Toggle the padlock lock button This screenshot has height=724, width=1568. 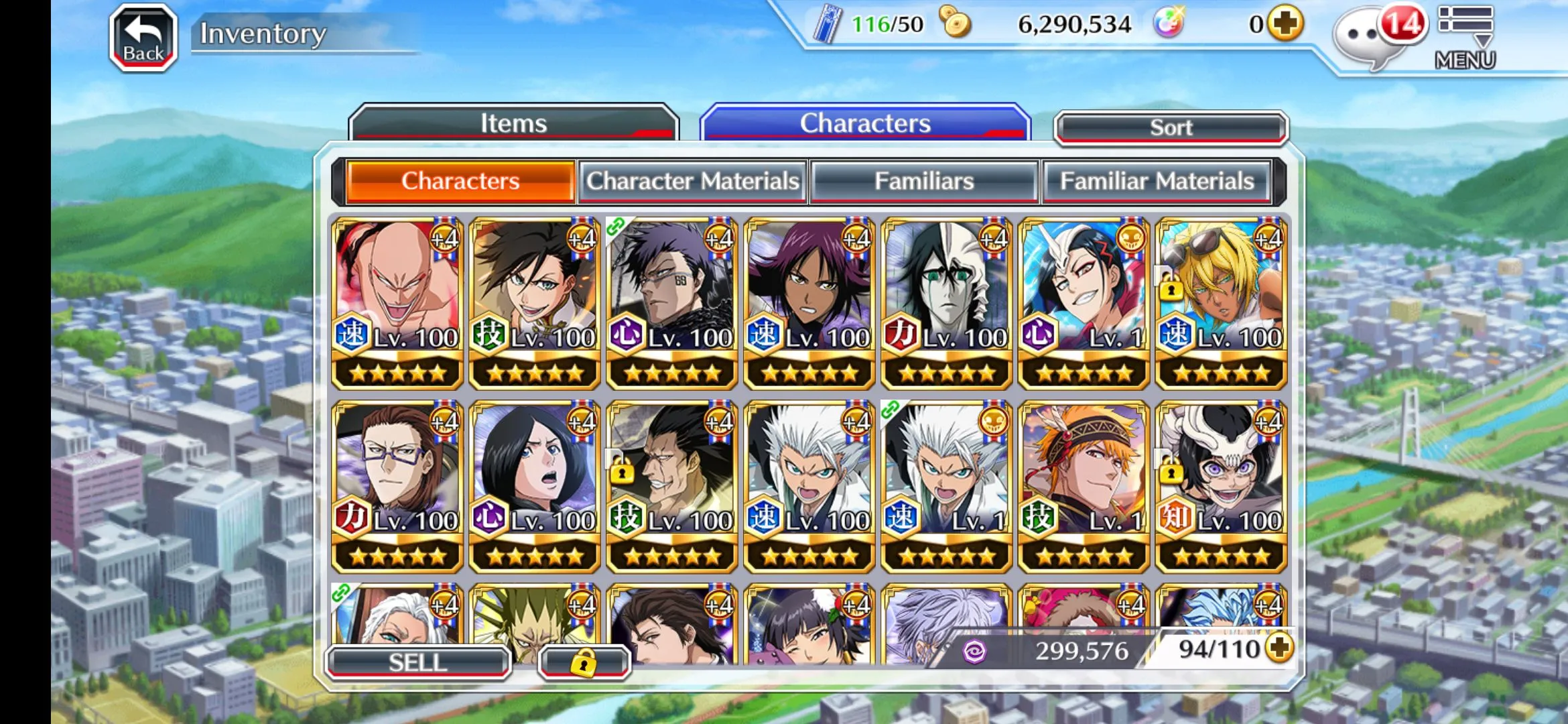coord(584,662)
